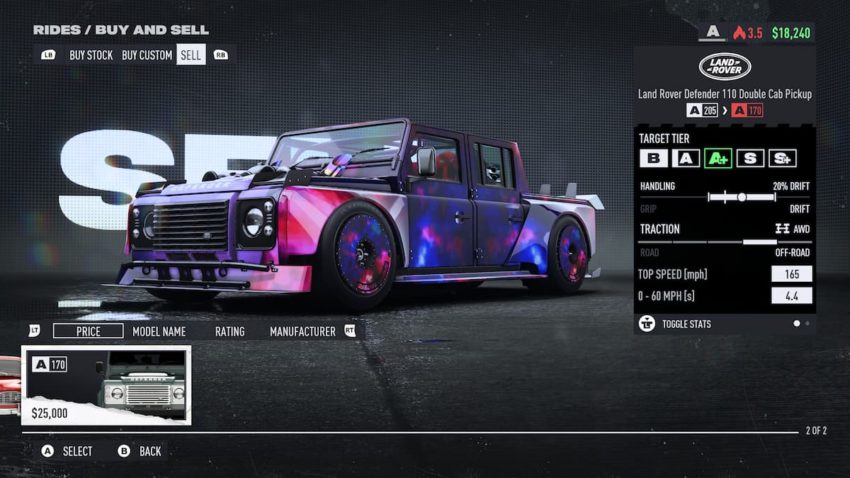Open the Buy Custom tab
The height and width of the screenshot is (478, 850).
coord(147,55)
